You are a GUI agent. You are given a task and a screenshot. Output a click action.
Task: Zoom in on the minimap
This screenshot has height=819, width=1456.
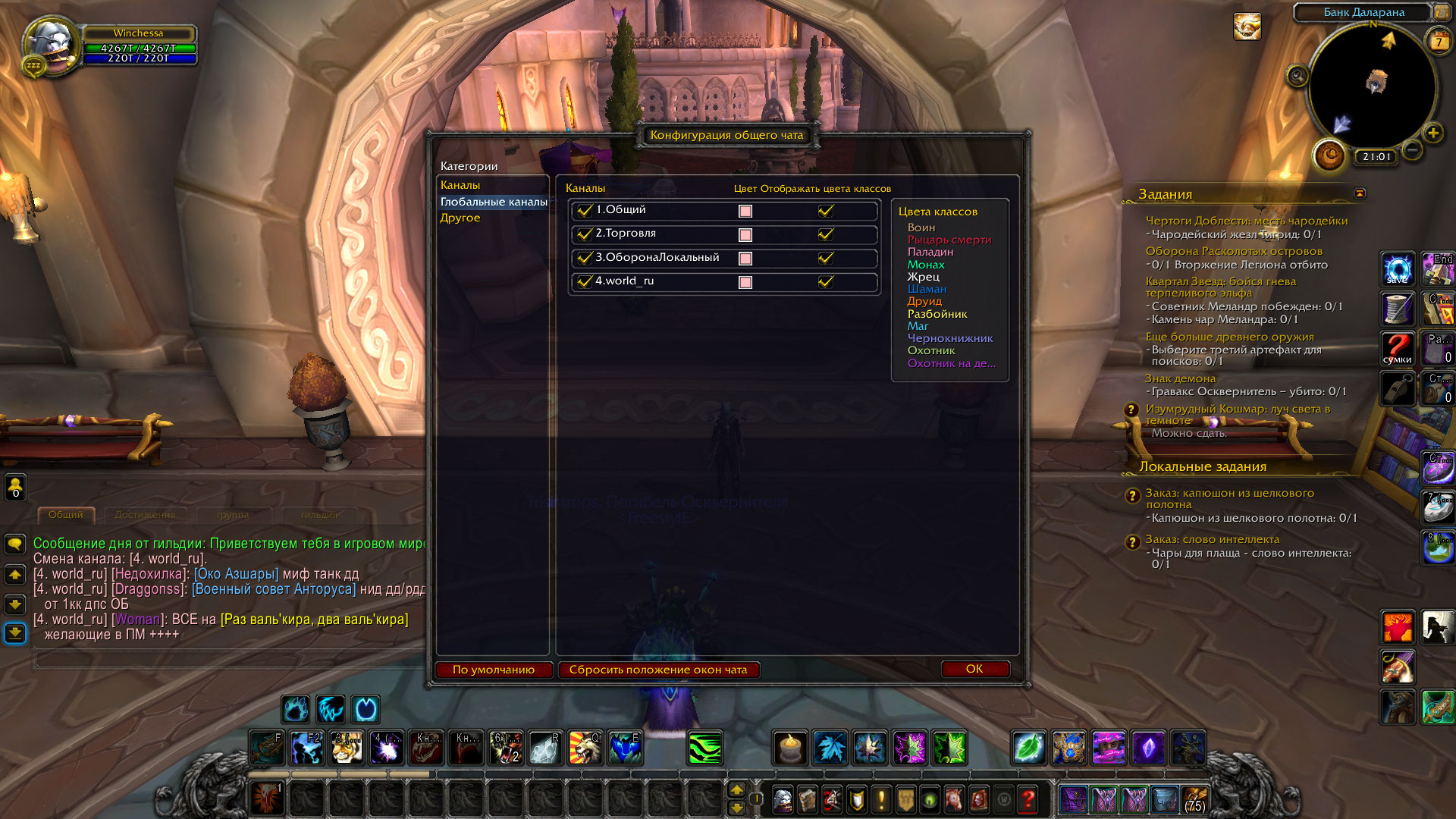1432,133
